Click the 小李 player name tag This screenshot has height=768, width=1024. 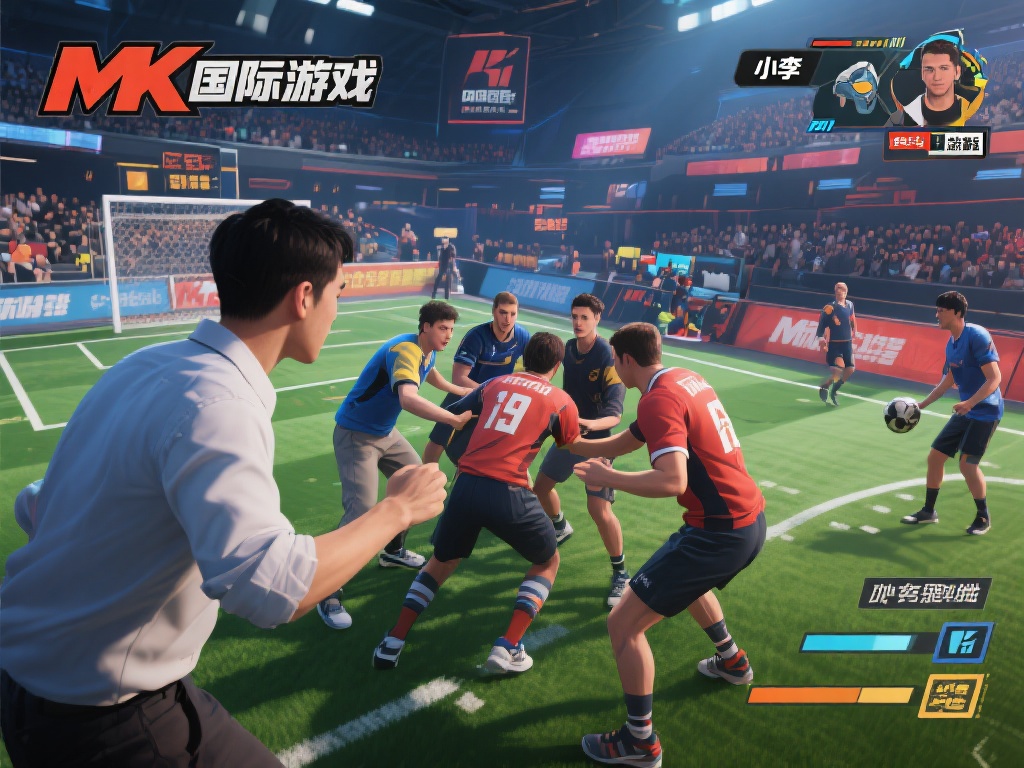(777, 68)
